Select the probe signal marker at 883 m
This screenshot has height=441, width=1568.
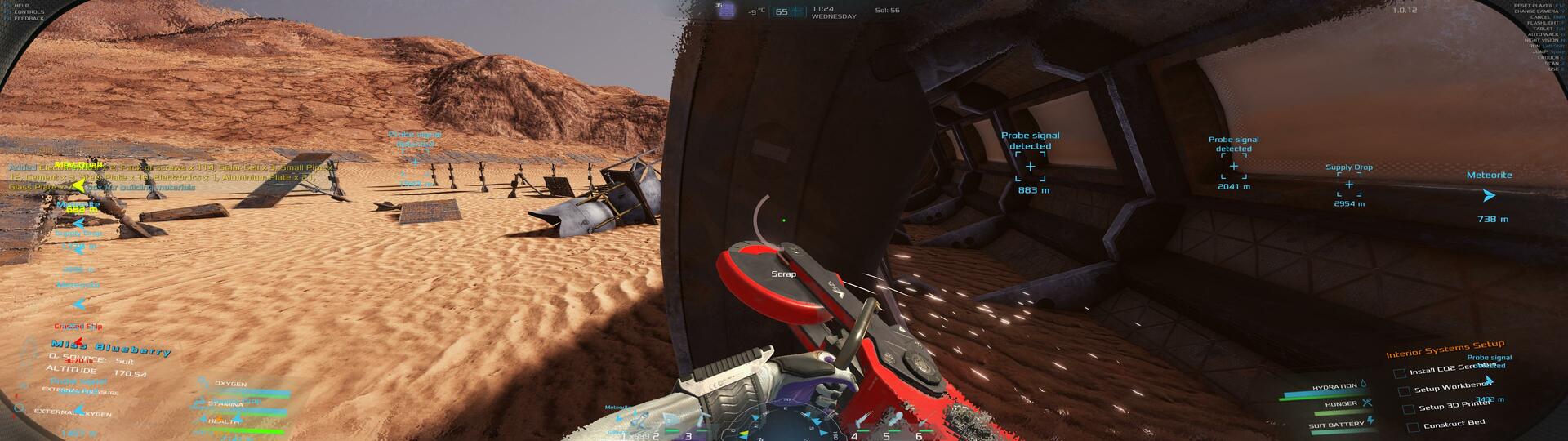1030,167
